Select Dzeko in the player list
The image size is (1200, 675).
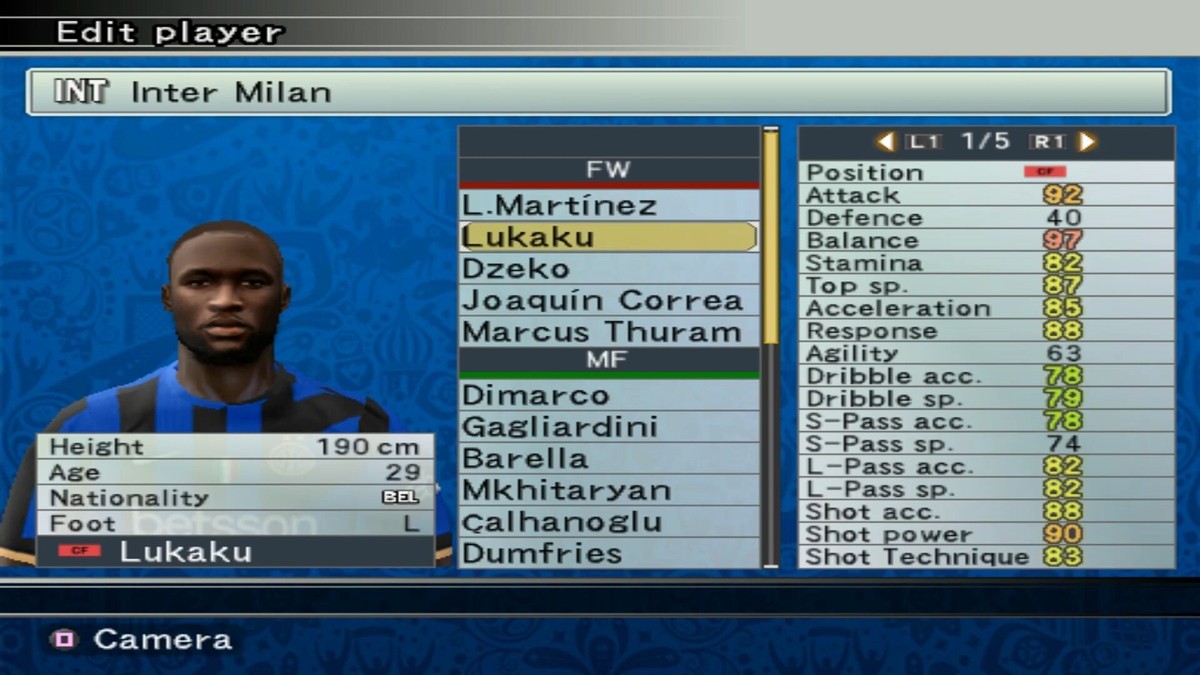tap(608, 269)
